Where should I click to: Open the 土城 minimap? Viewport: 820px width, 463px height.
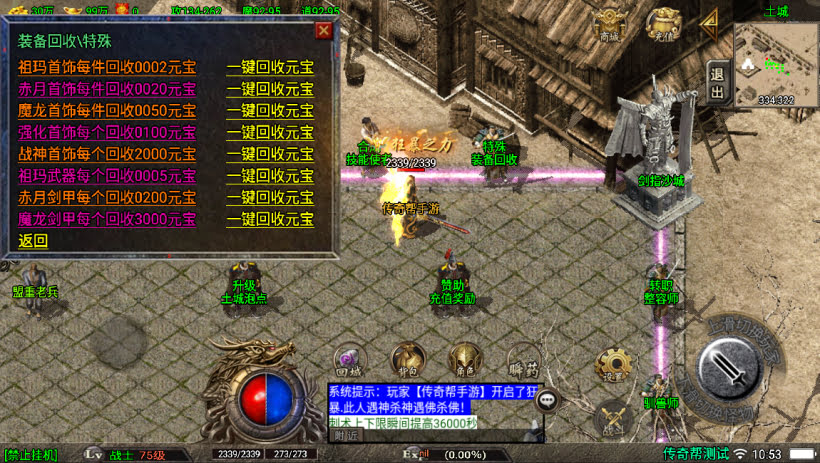pyautogui.click(x=776, y=62)
